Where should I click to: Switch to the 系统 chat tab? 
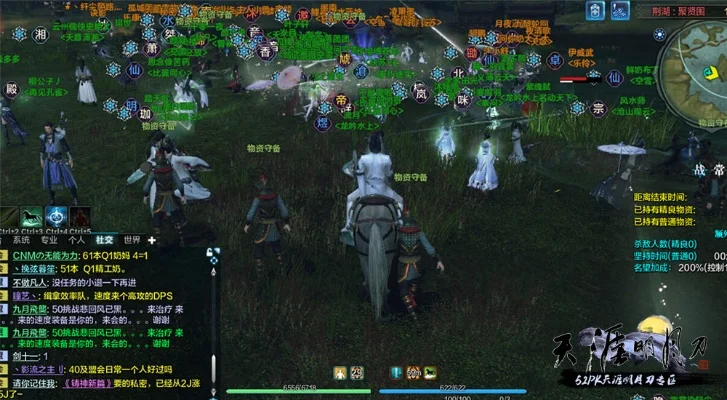(x=20, y=240)
